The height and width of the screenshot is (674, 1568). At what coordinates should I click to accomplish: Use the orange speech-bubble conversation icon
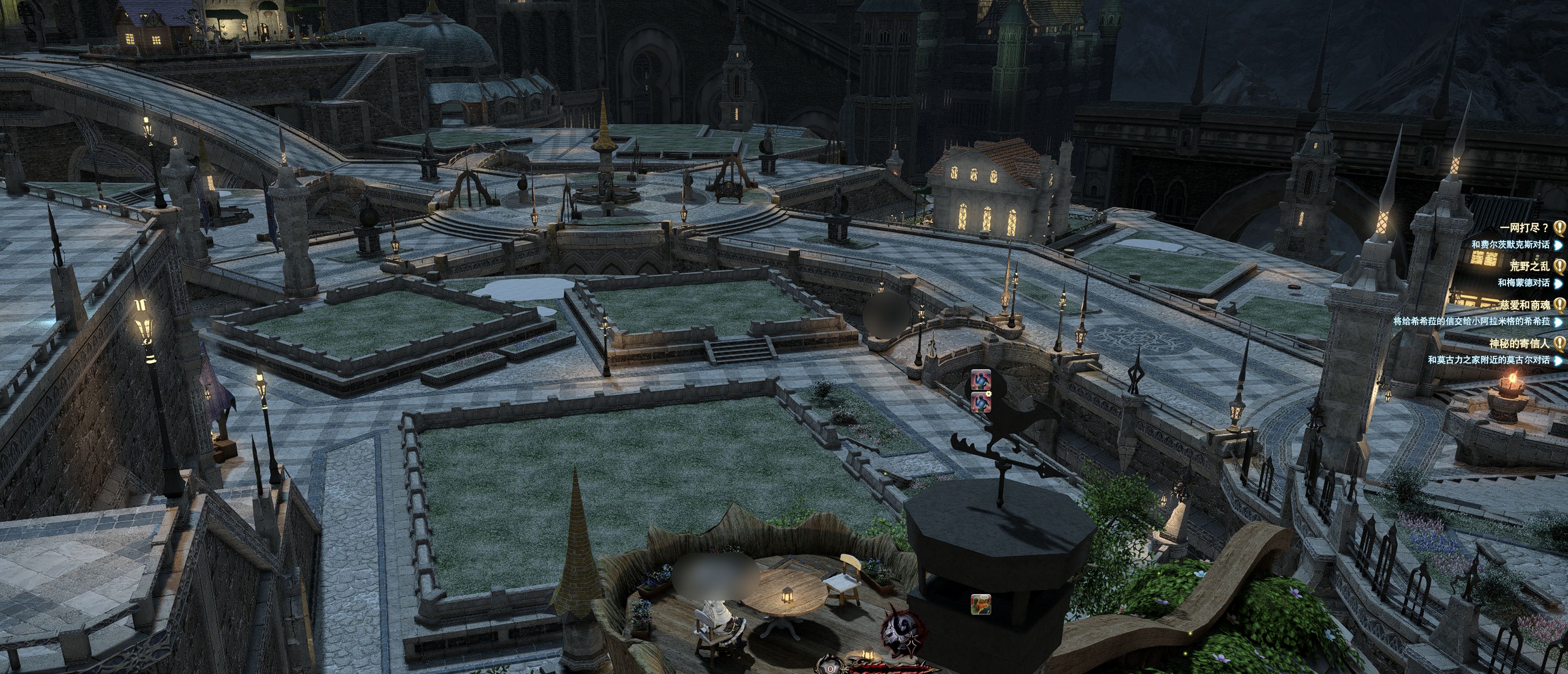point(980,604)
